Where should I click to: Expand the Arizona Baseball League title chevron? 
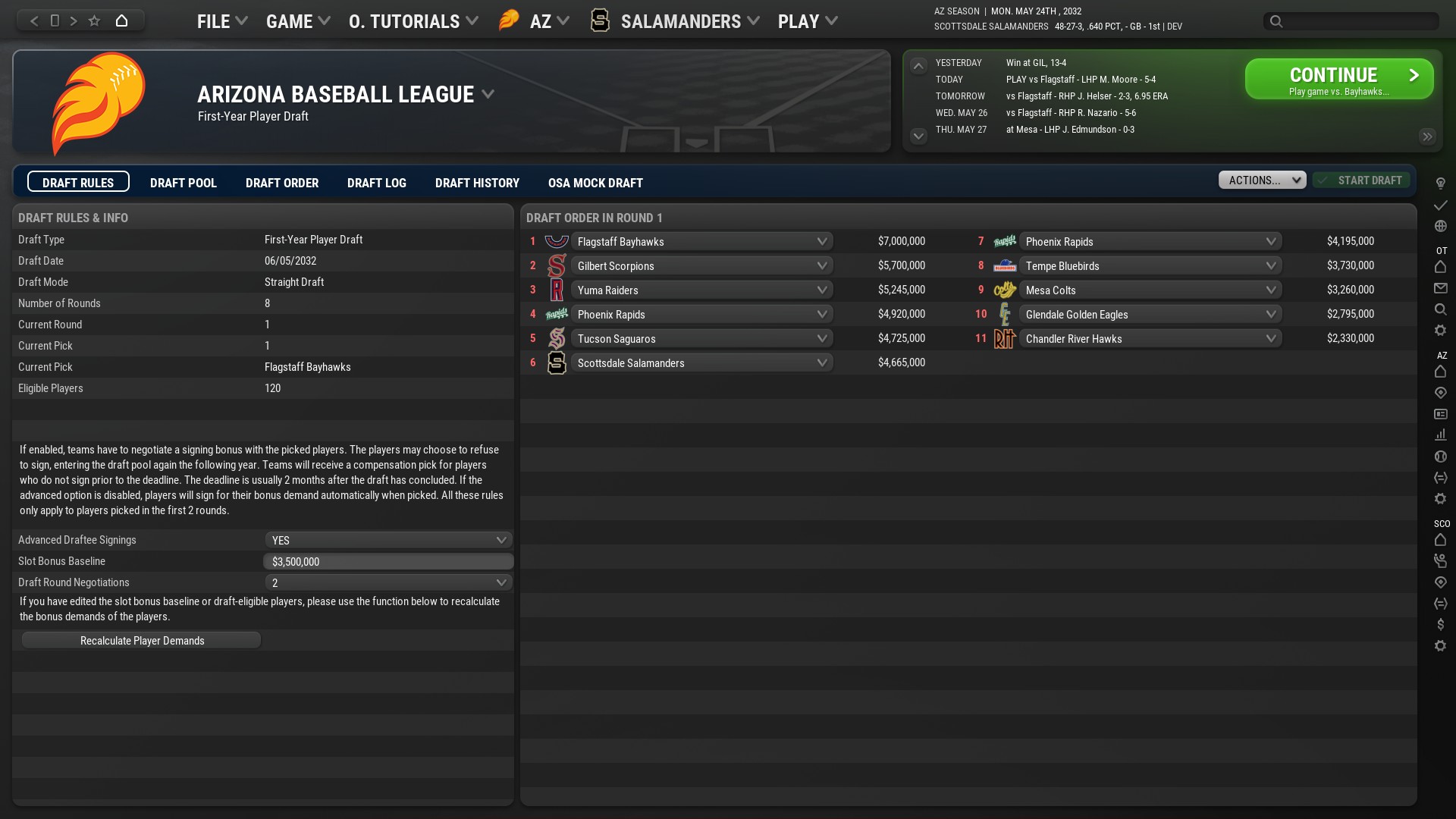487,94
